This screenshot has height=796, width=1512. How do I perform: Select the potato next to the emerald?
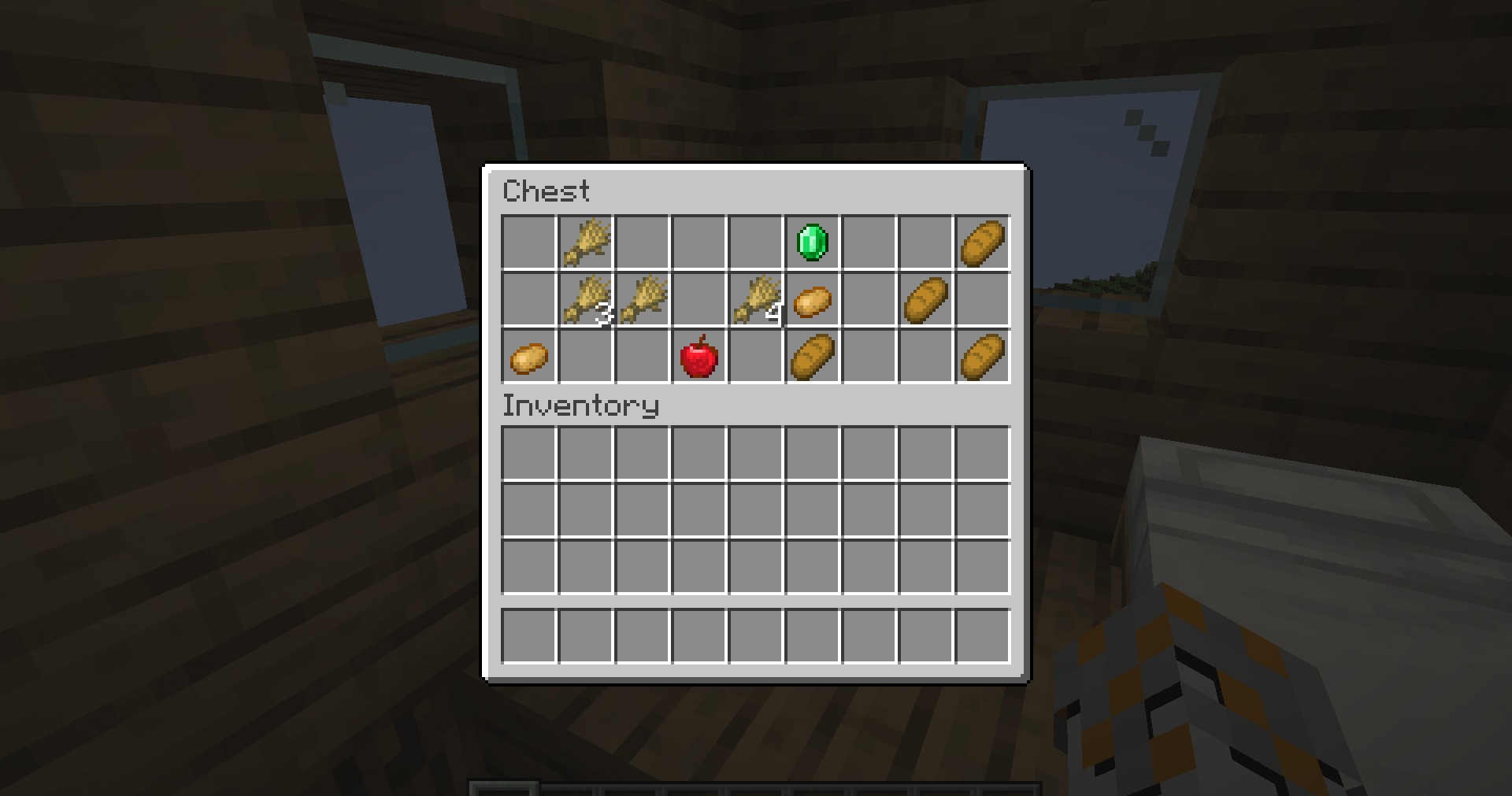(811, 299)
